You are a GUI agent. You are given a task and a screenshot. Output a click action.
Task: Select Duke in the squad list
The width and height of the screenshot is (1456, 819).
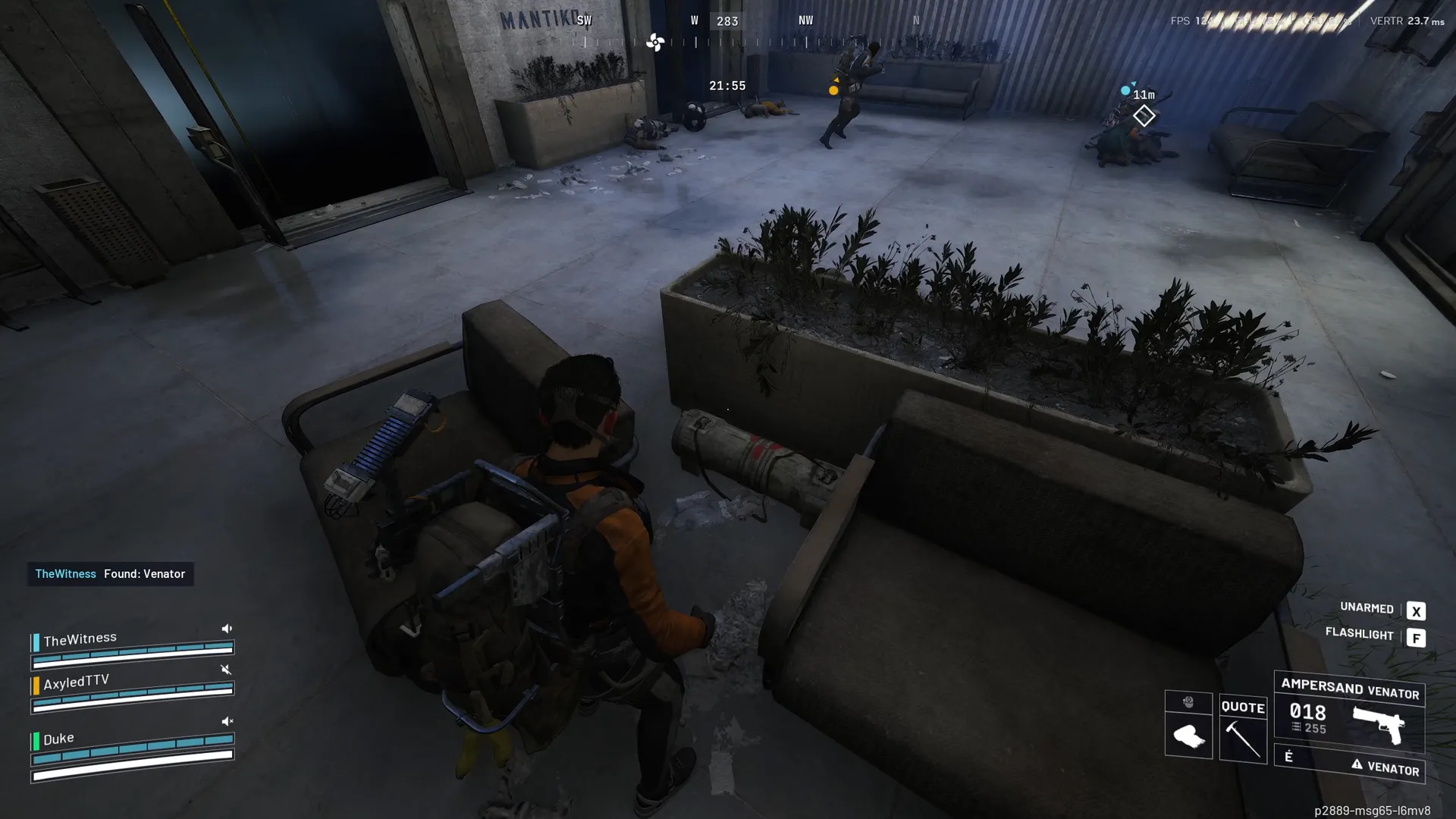point(58,739)
